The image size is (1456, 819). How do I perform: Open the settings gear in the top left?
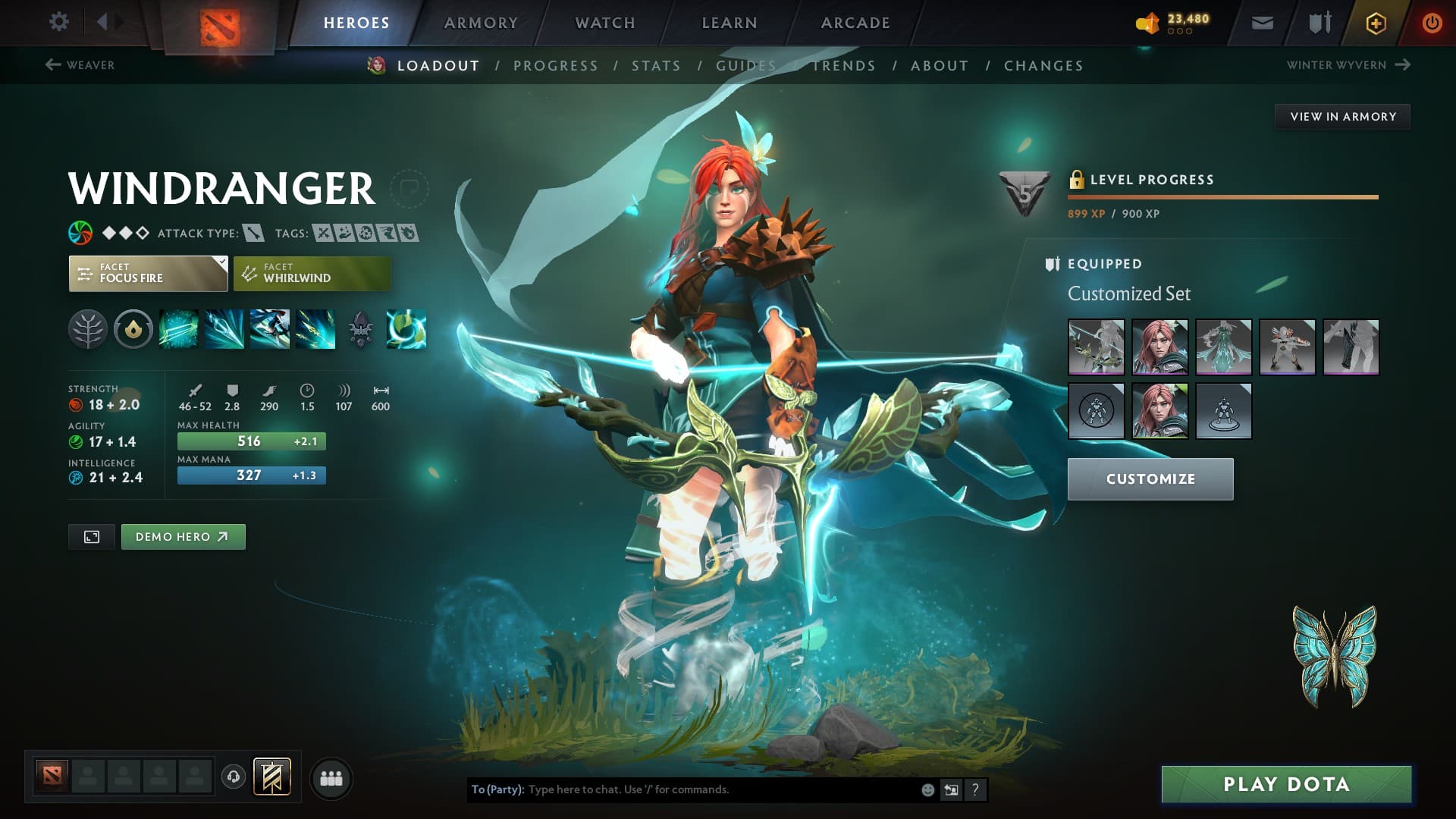click(58, 22)
